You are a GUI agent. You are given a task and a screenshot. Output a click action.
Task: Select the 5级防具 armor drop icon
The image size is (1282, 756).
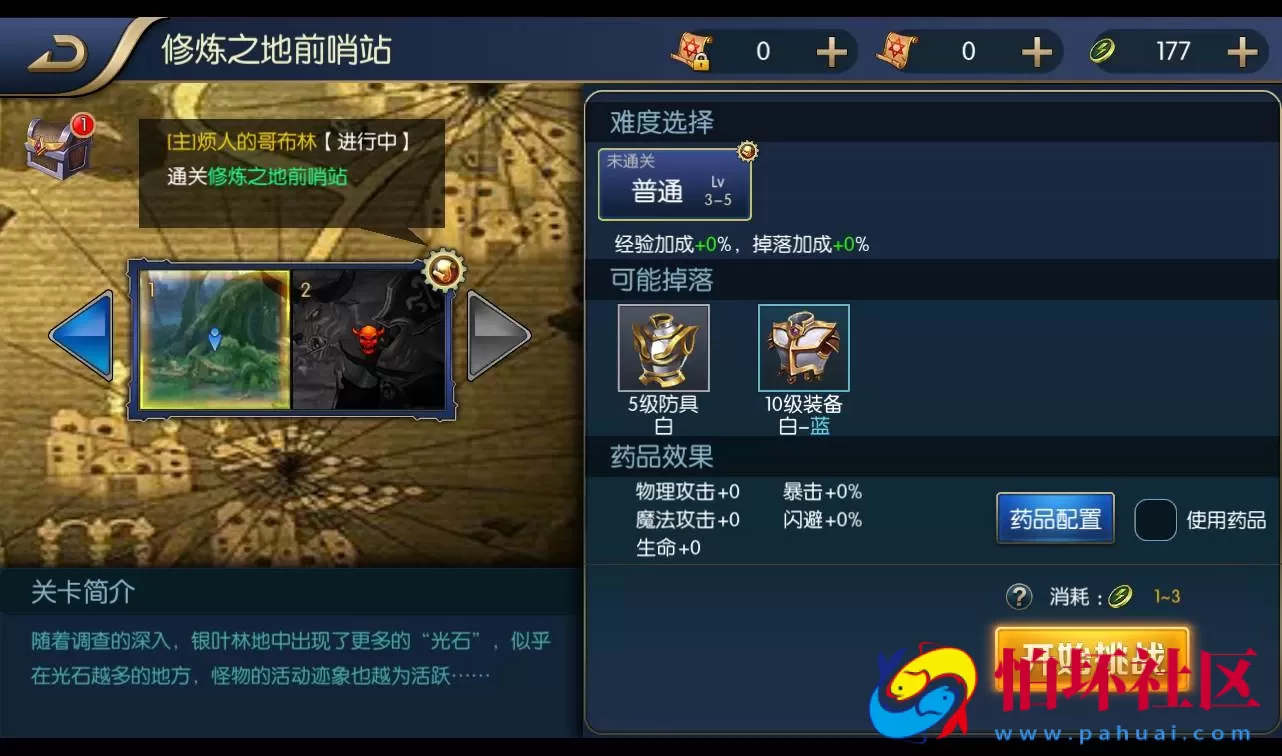coord(664,347)
